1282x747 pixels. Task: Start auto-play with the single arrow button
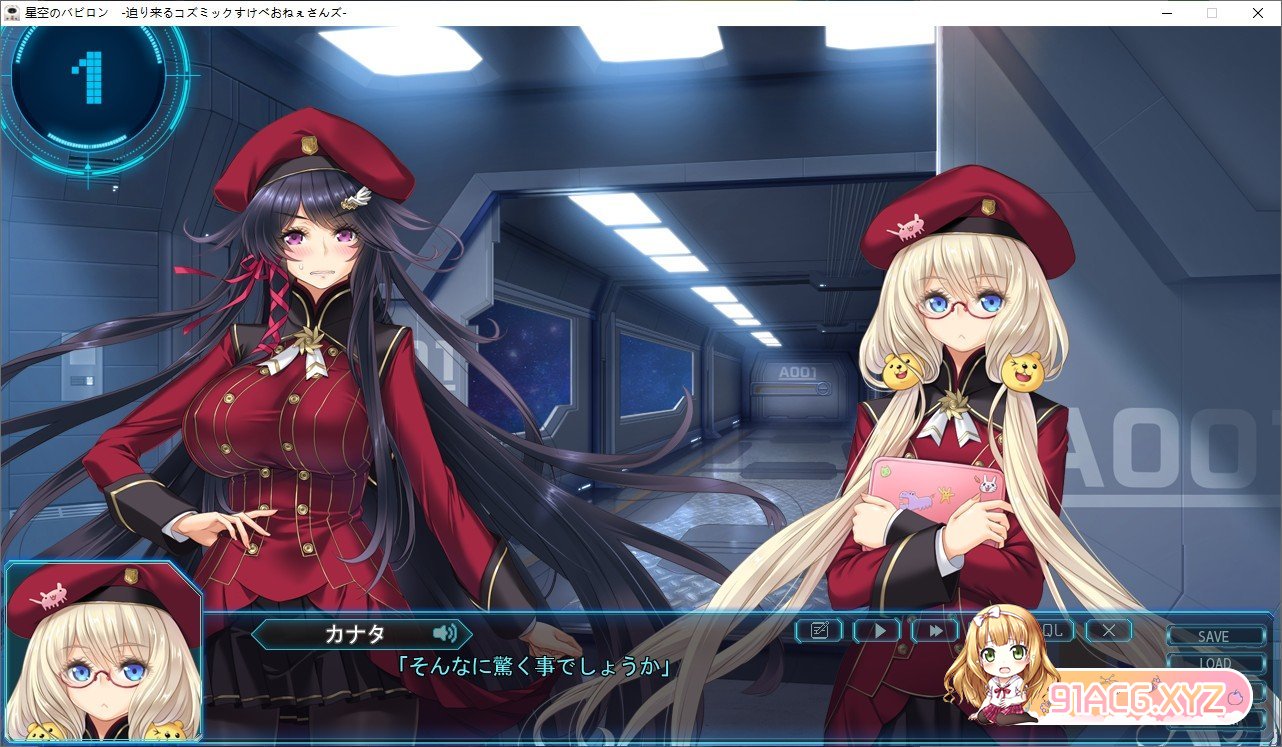[877, 631]
